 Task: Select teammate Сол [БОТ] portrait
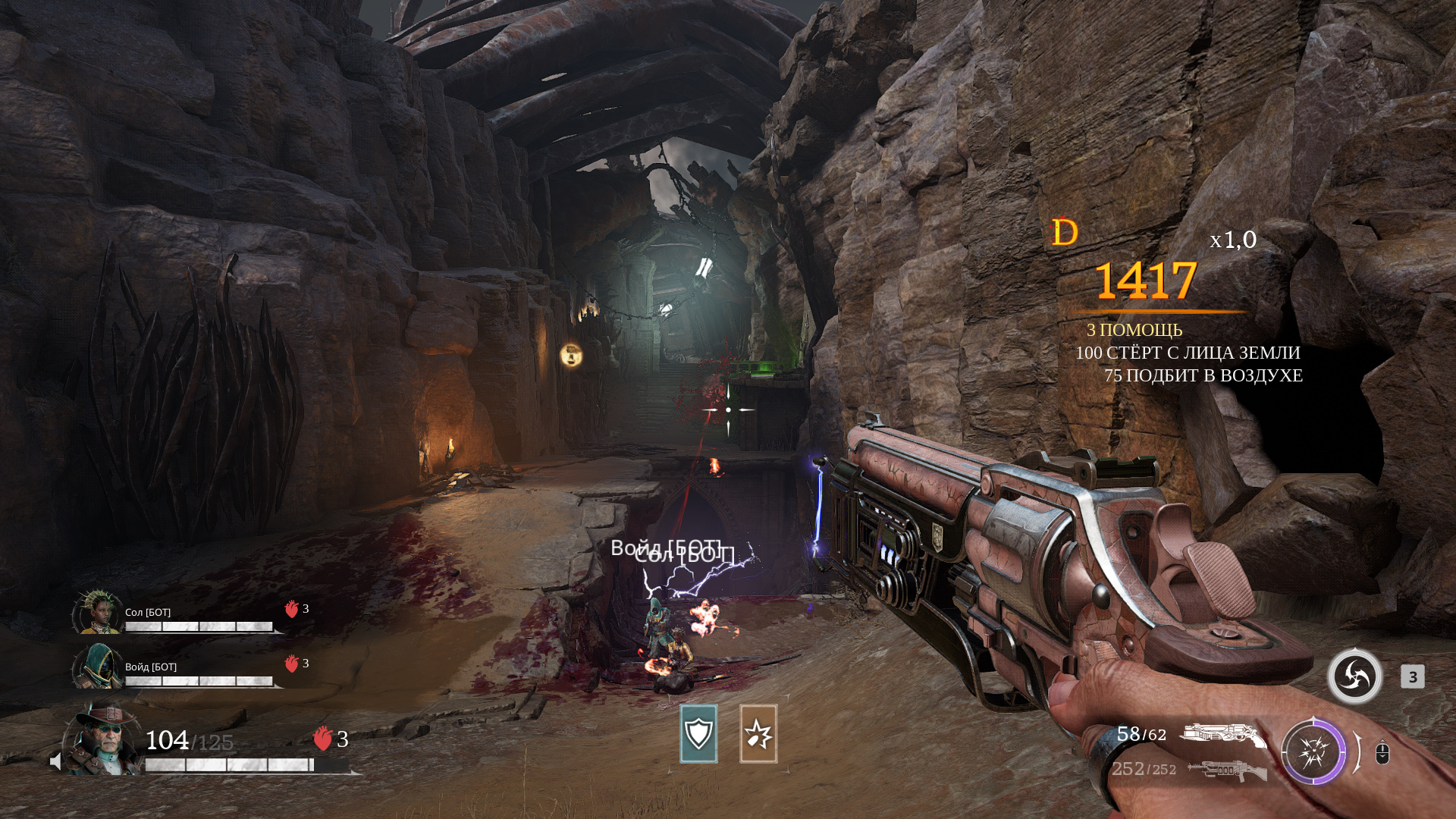coord(97,612)
